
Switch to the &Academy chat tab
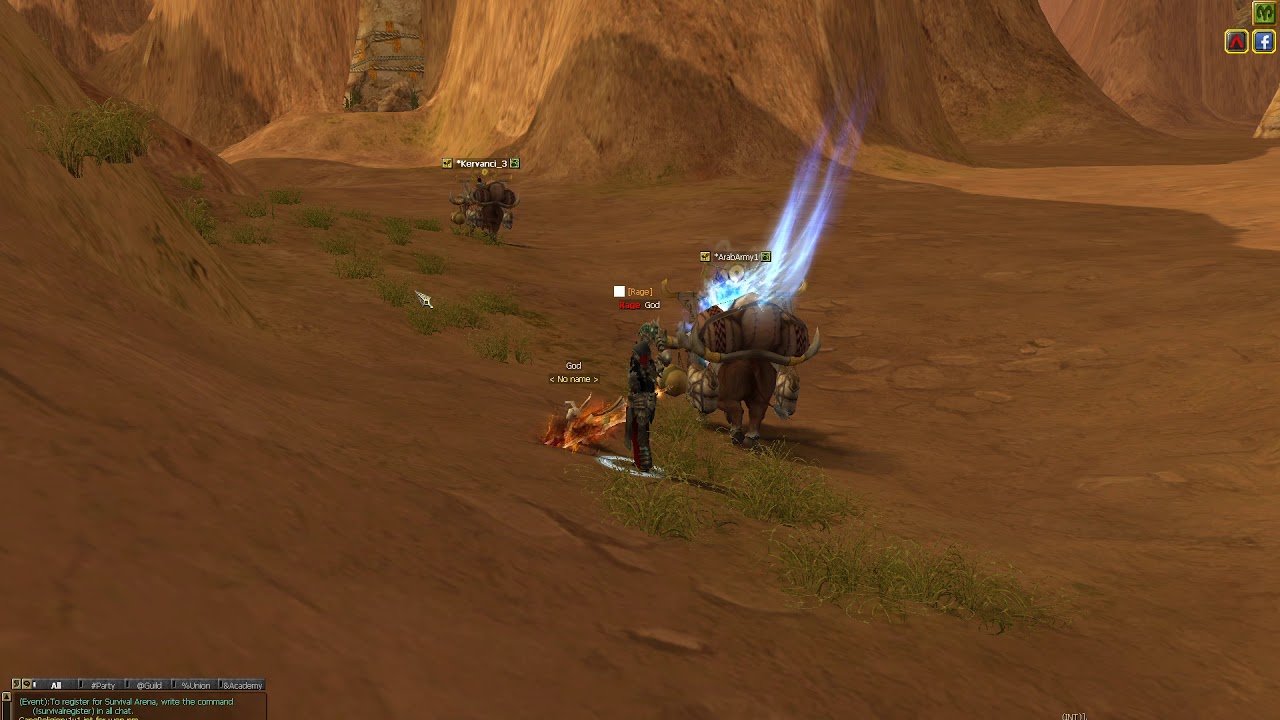(x=241, y=685)
